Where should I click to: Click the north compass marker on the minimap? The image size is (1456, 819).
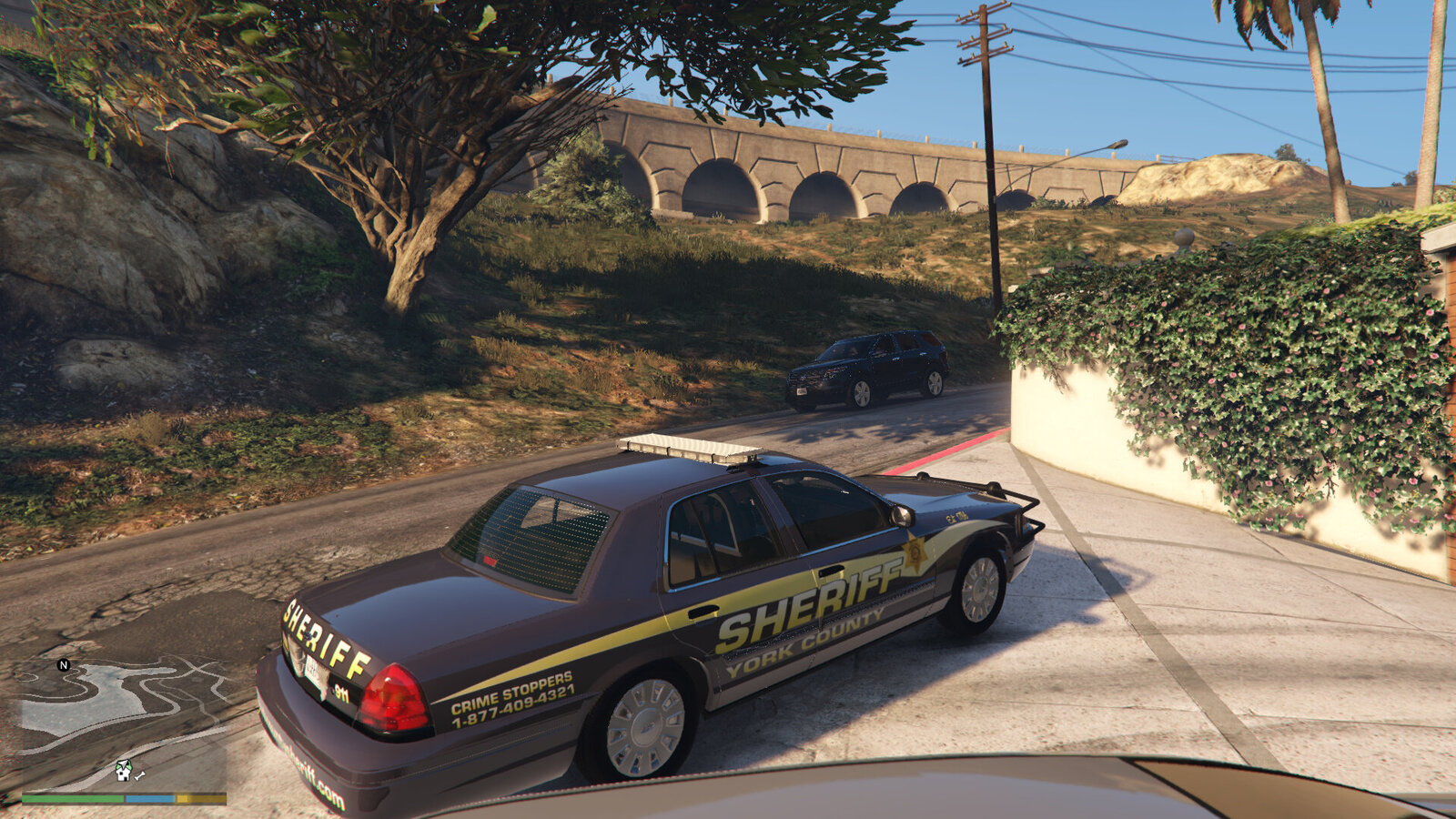(64, 665)
